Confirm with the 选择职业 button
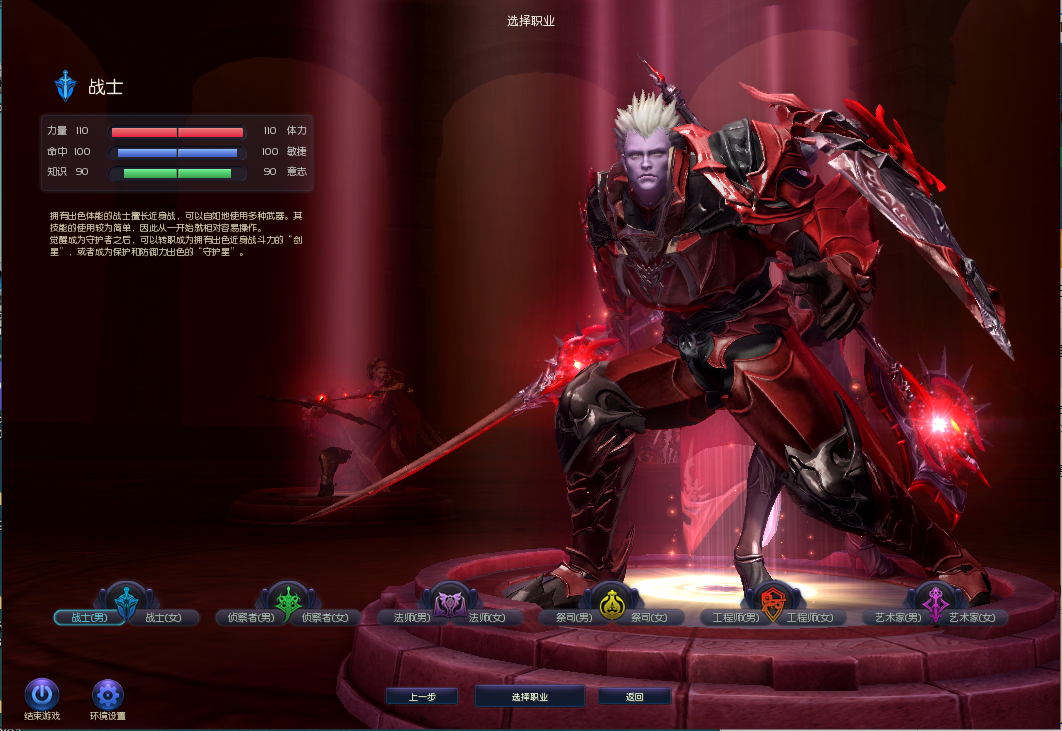The image size is (1062, 731). point(530,696)
